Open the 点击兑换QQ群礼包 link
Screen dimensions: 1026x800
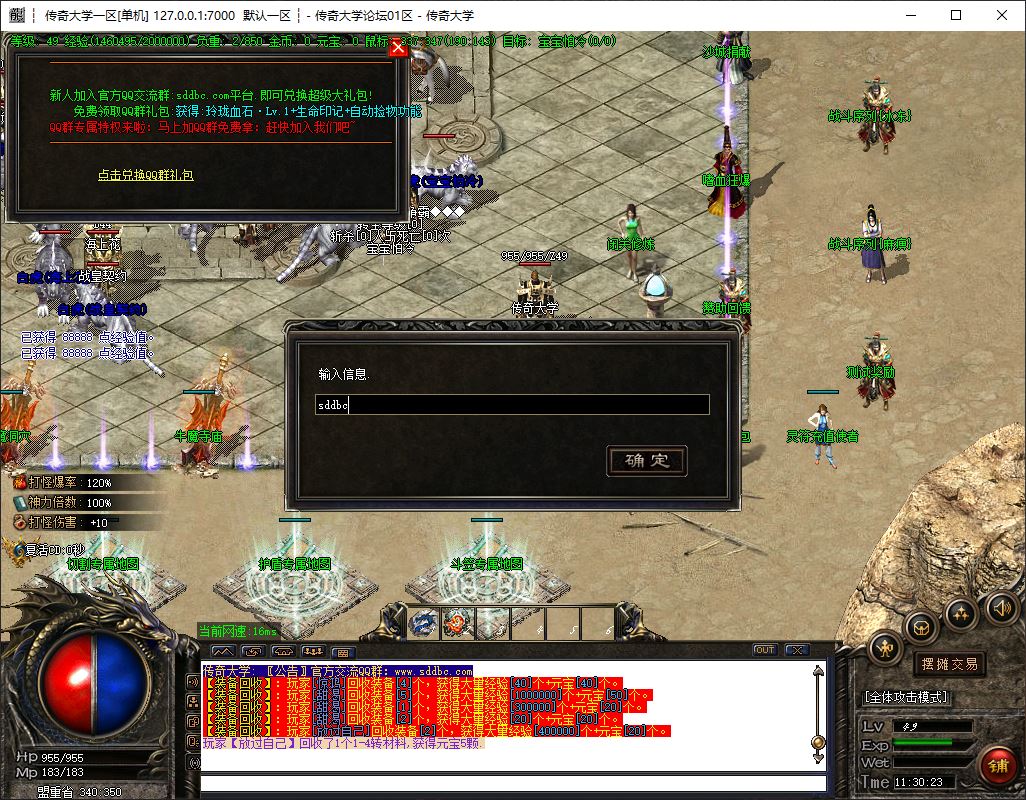click(145, 175)
